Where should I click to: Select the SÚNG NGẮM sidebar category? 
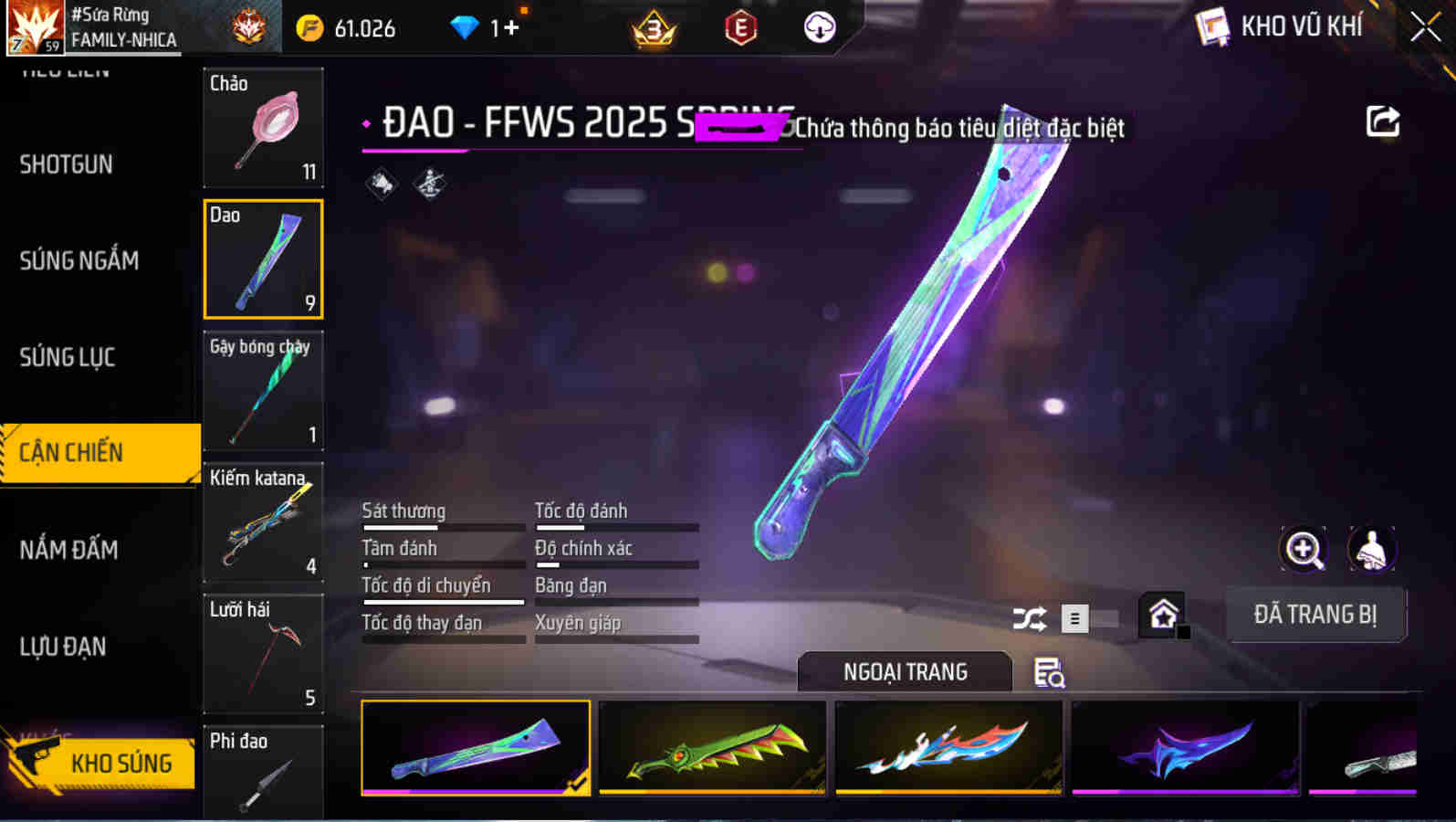(x=79, y=260)
